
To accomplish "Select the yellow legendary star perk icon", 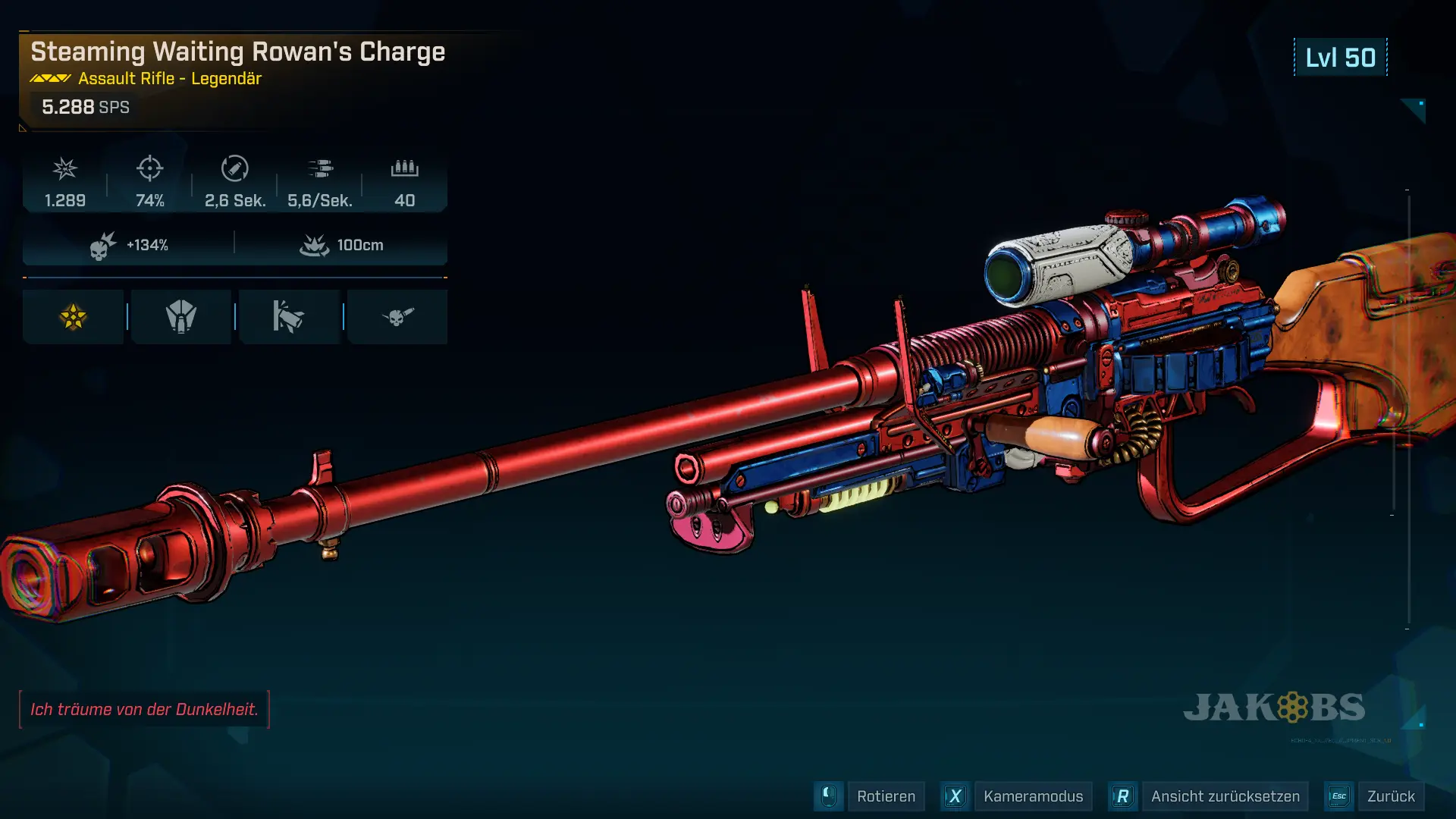I will click(x=74, y=317).
